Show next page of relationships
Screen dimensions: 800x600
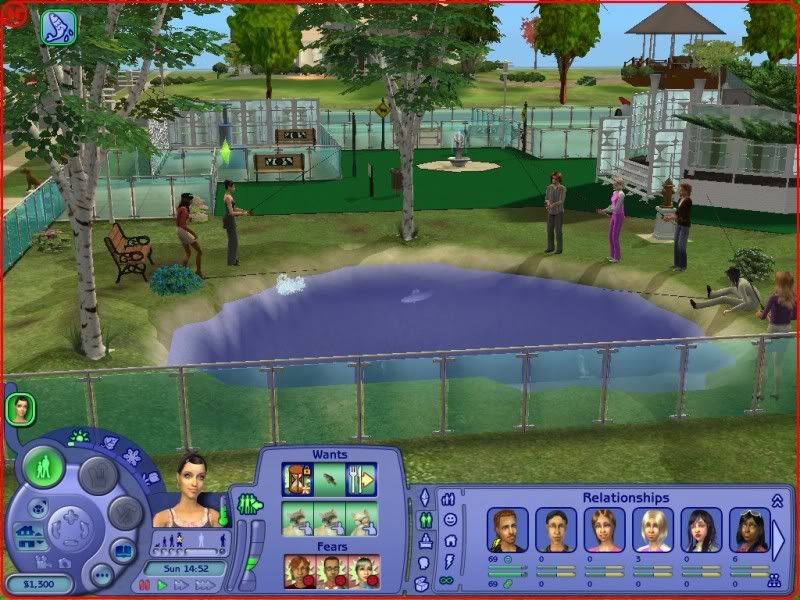[x=780, y=536]
